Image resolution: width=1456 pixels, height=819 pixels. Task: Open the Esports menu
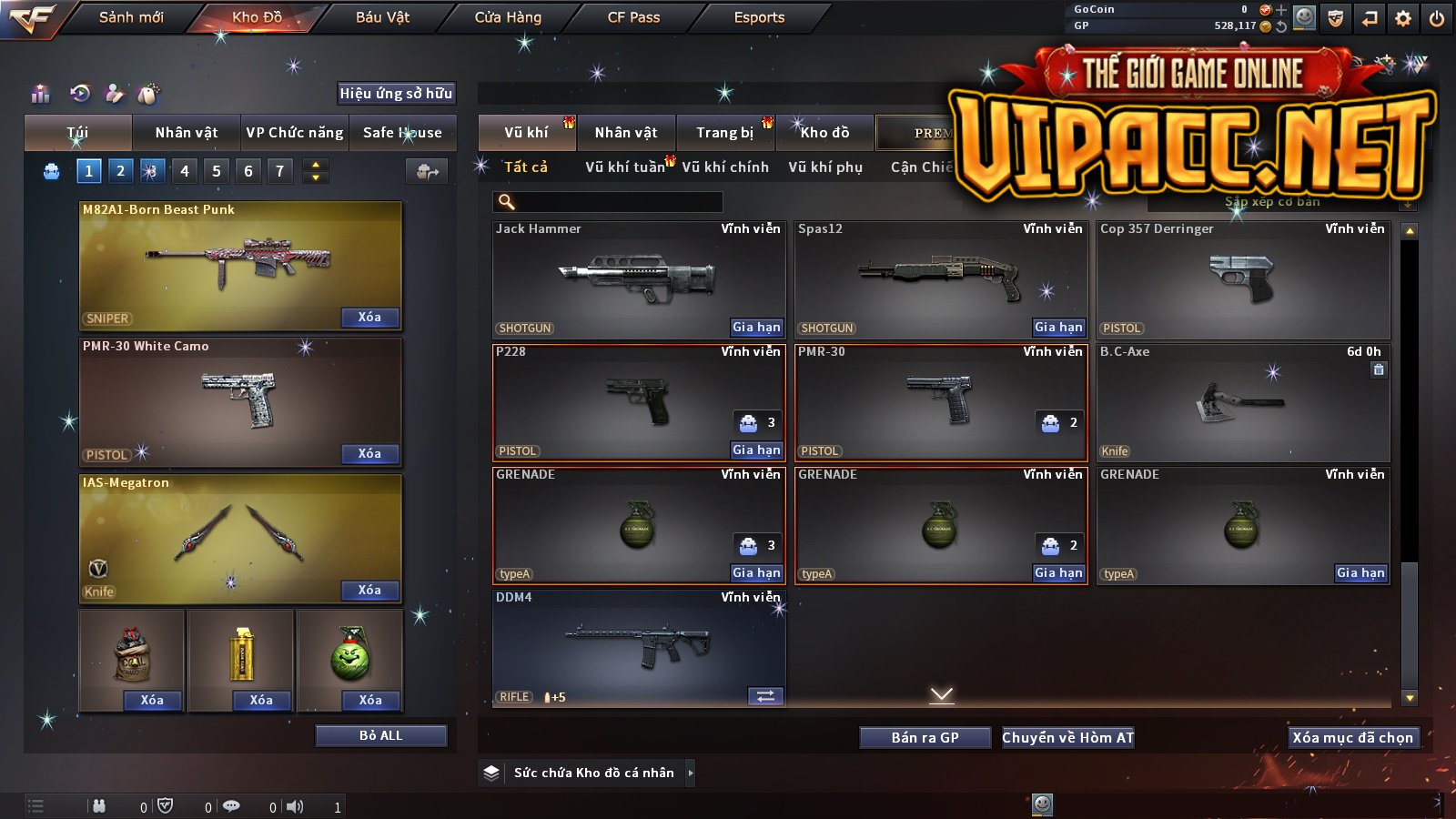759,17
